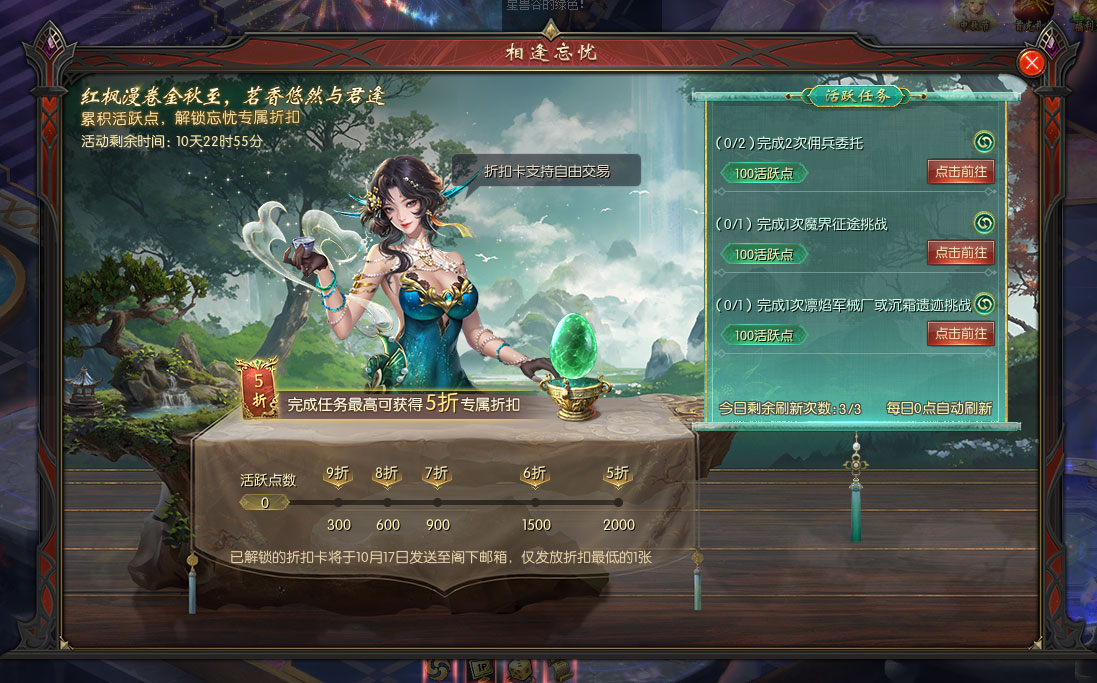Viewport: 1097px width, 683px height.
Task: Select the 6折 milestone badge
Action: (535, 474)
